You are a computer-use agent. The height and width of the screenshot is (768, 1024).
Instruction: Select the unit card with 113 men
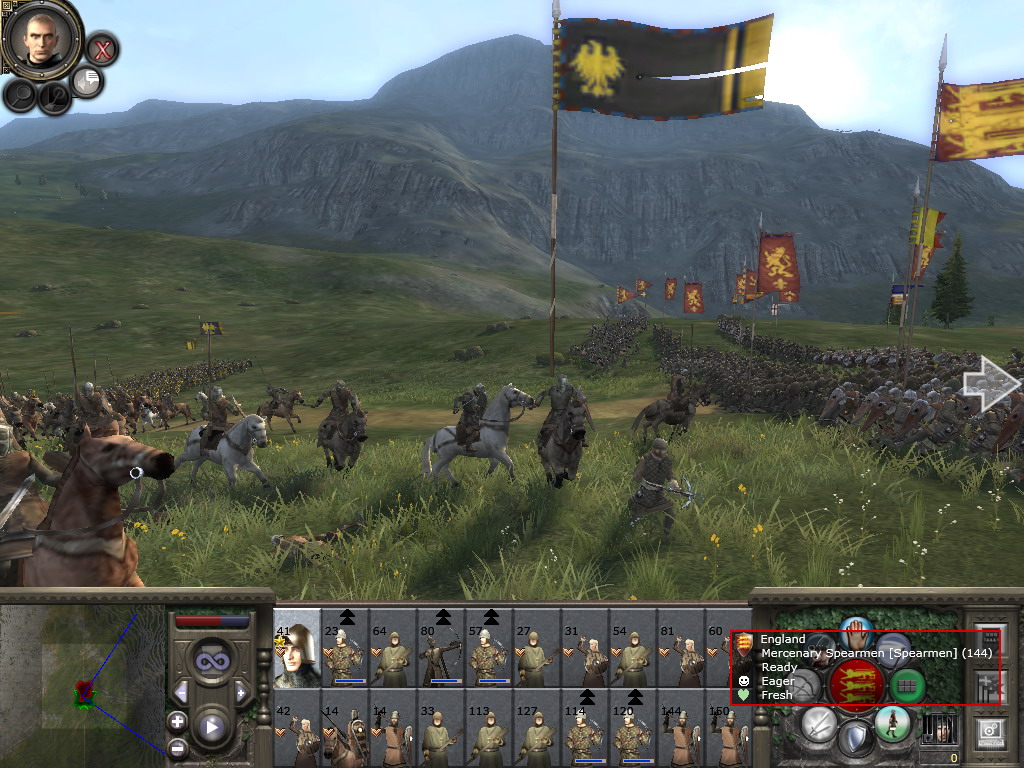point(489,732)
